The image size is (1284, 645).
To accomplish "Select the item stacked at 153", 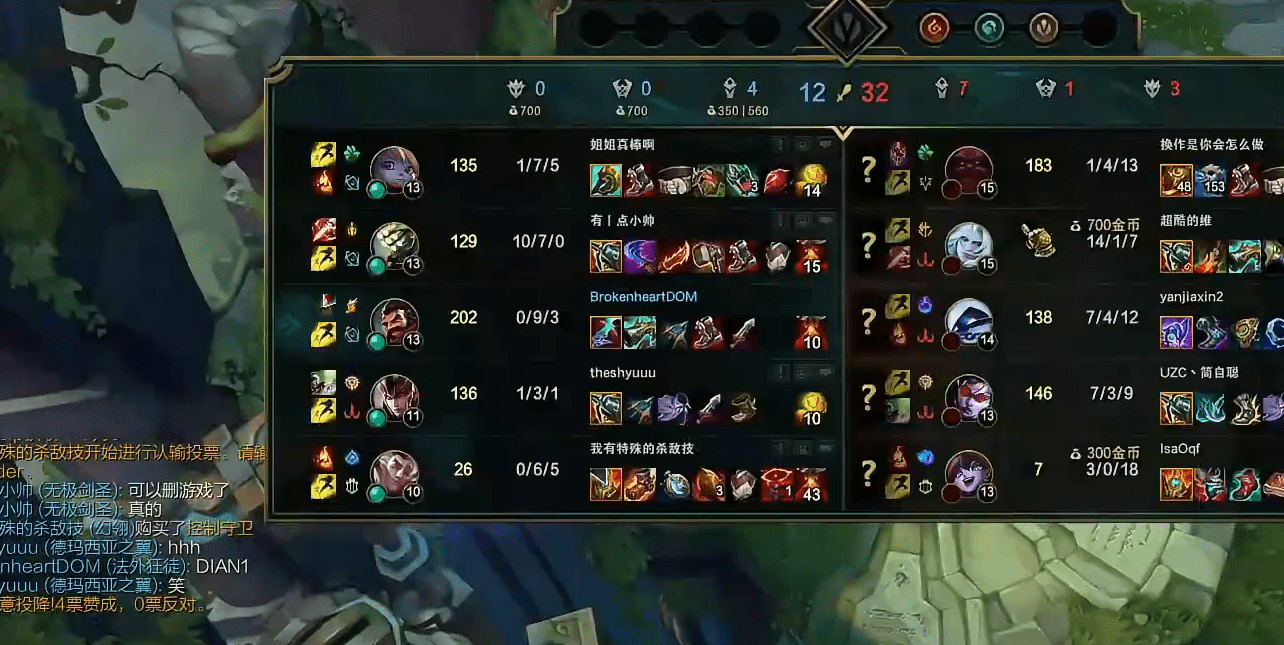I will [x=1210, y=181].
